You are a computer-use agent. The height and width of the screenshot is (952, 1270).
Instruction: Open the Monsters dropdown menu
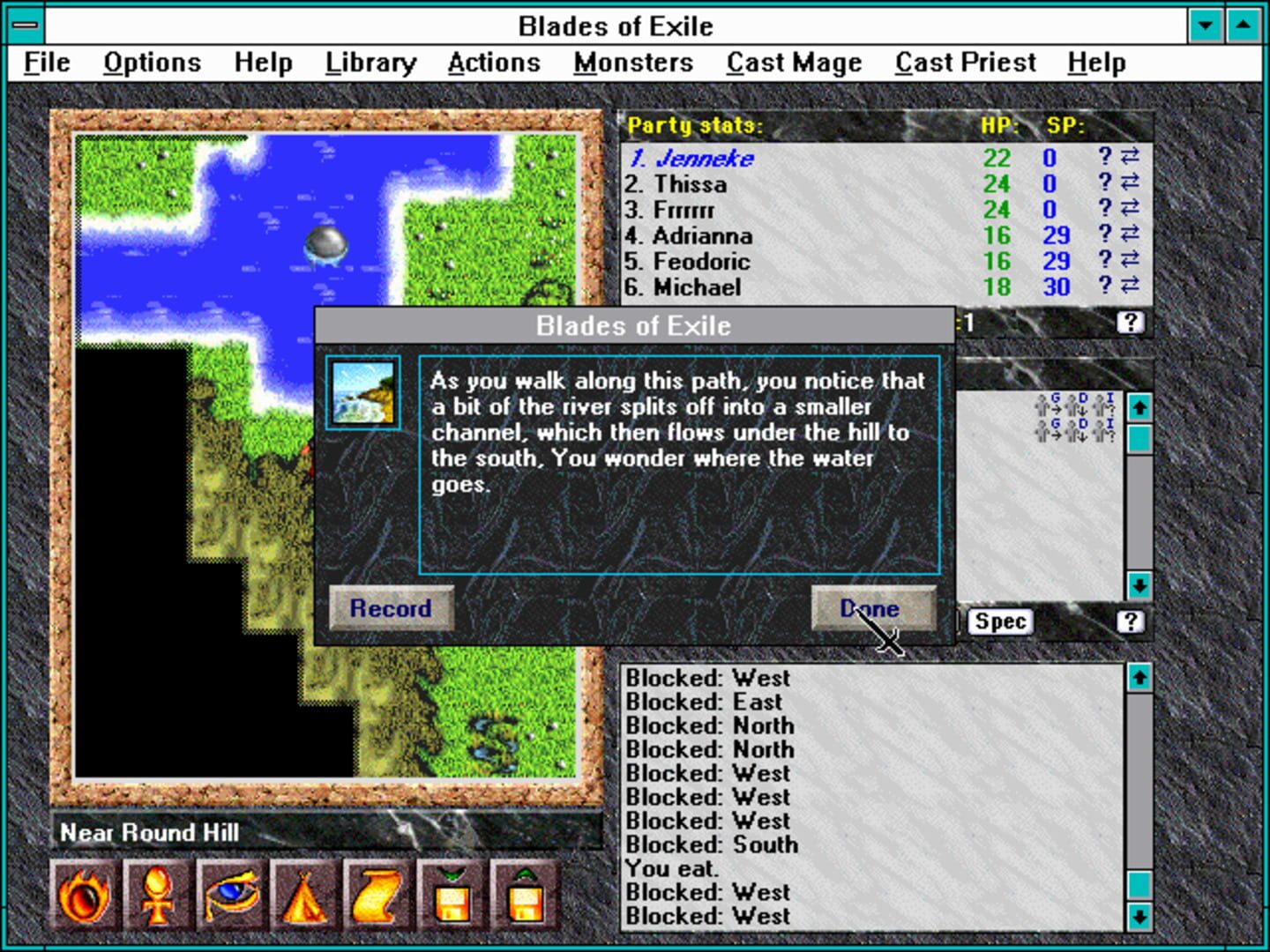(632, 62)
